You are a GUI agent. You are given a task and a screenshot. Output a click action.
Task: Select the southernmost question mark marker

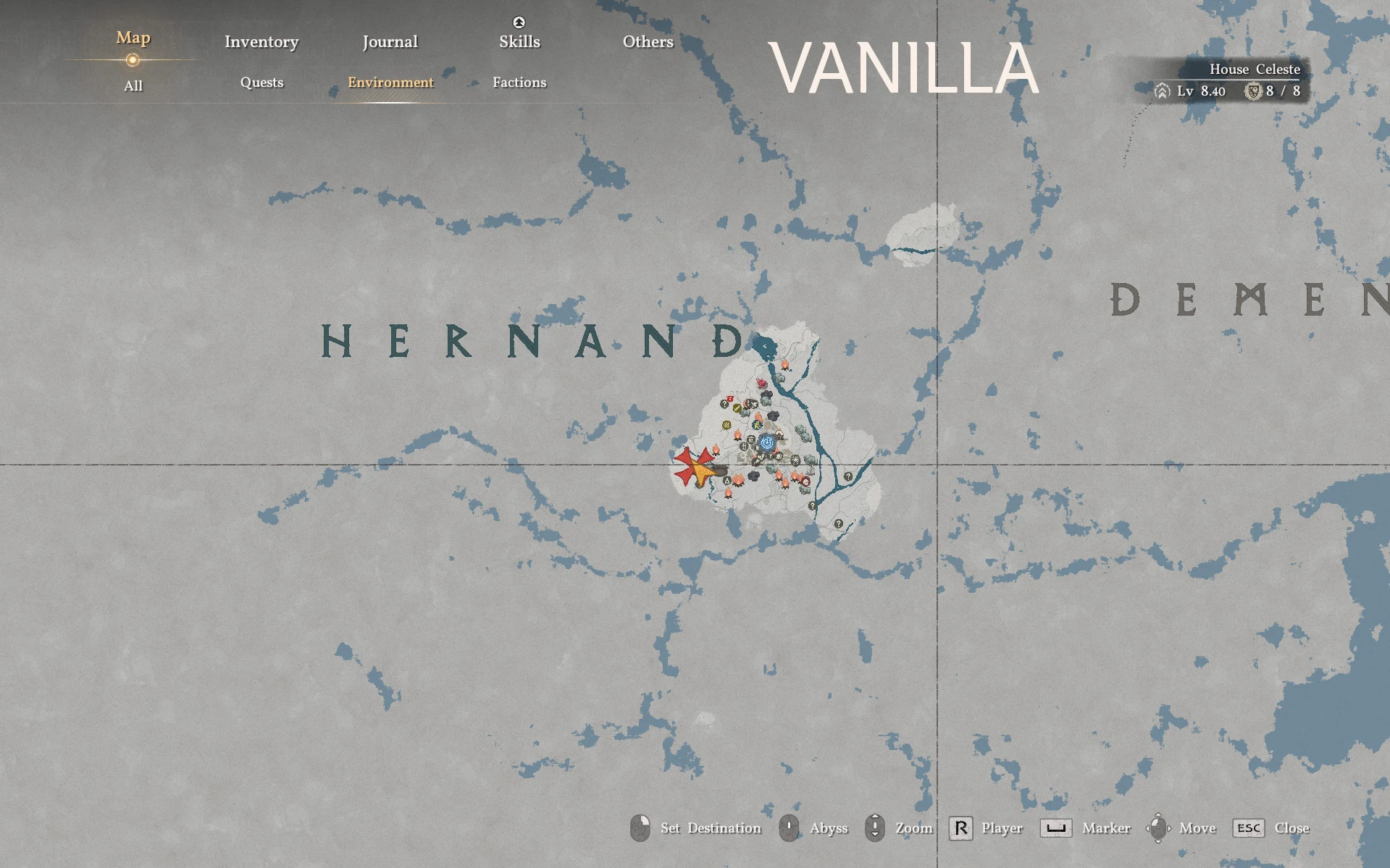point(838,523)
